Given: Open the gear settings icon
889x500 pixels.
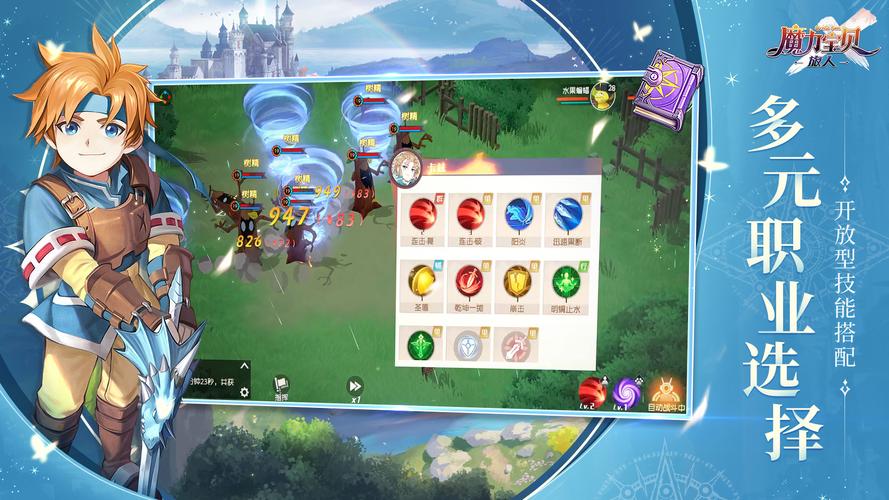Looking at the screenshot, I should coord(244,392).
